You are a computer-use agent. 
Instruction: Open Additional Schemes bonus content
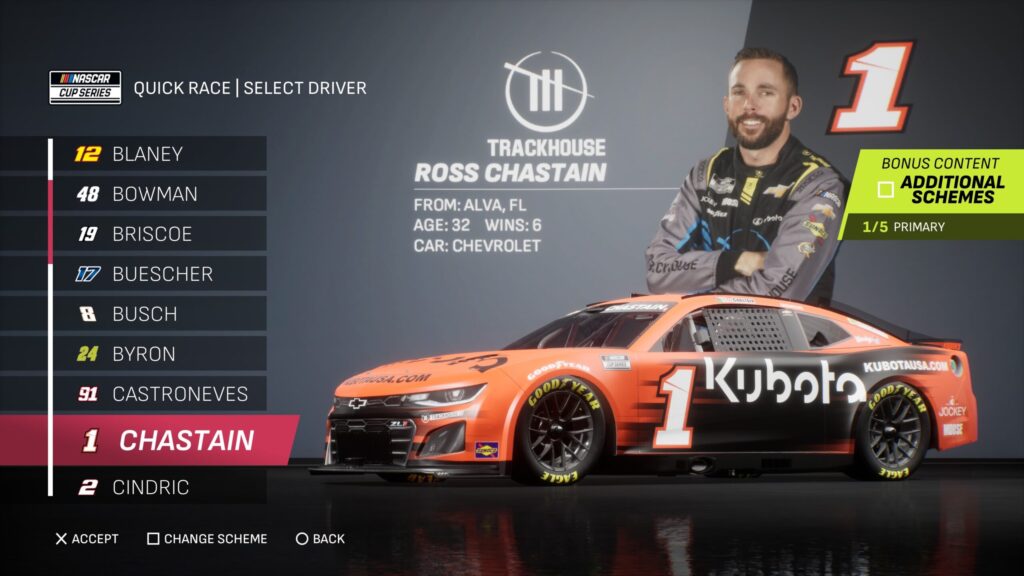pos(940,189)
